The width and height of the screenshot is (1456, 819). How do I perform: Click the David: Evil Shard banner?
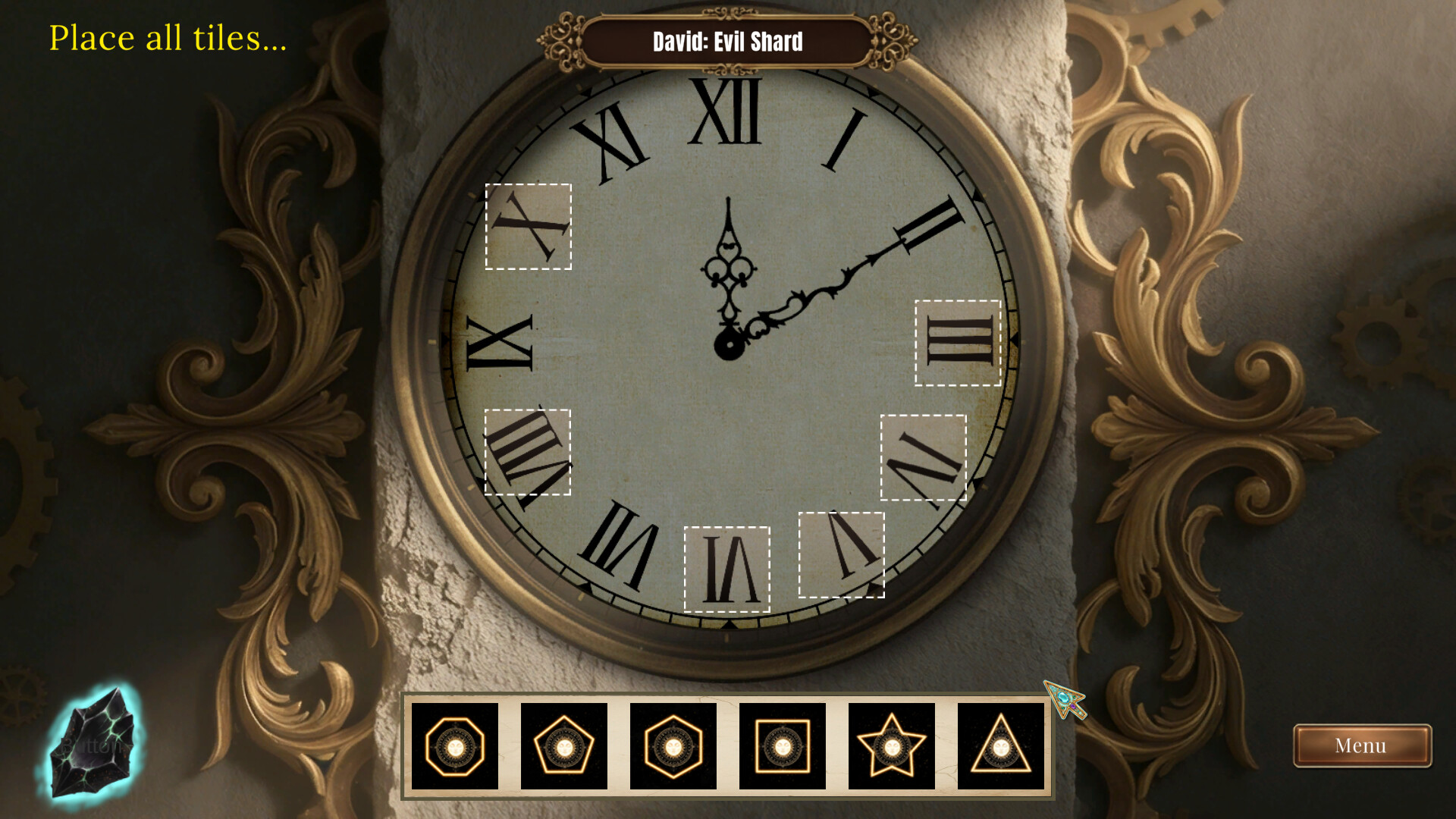[726, 43]
